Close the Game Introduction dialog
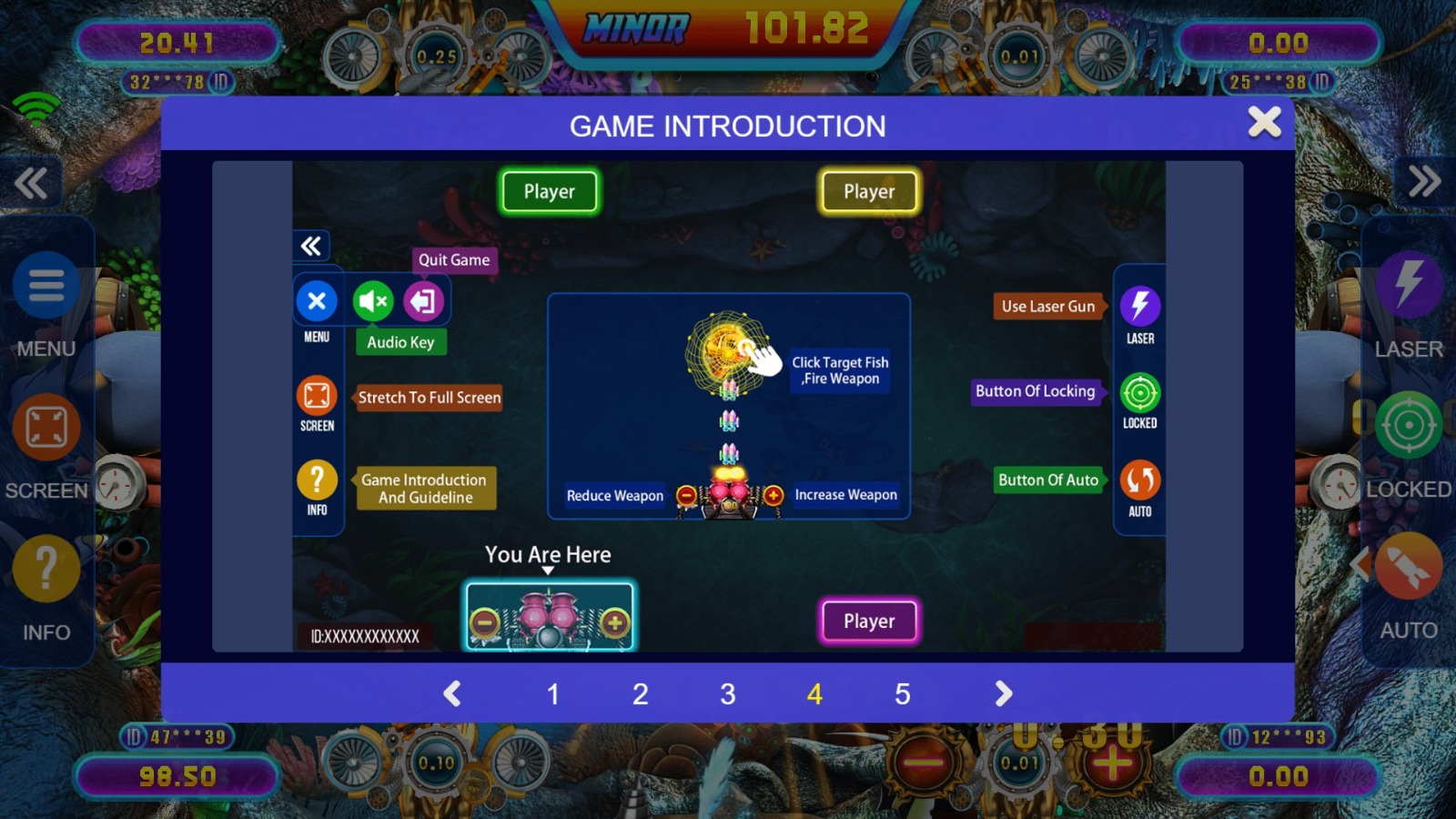 [x=1264, y=122]
